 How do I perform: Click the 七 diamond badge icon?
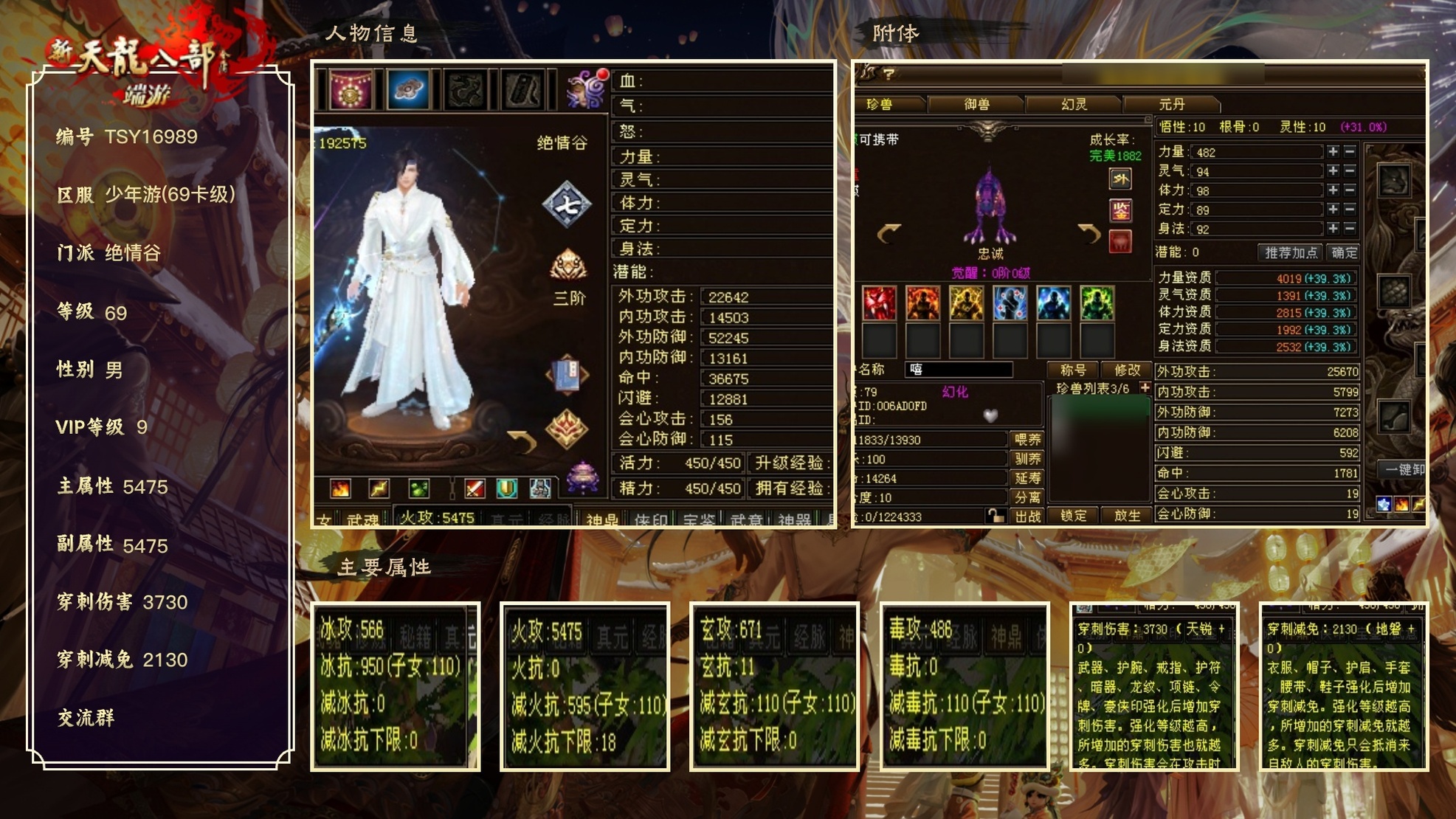tap(566, 204)
